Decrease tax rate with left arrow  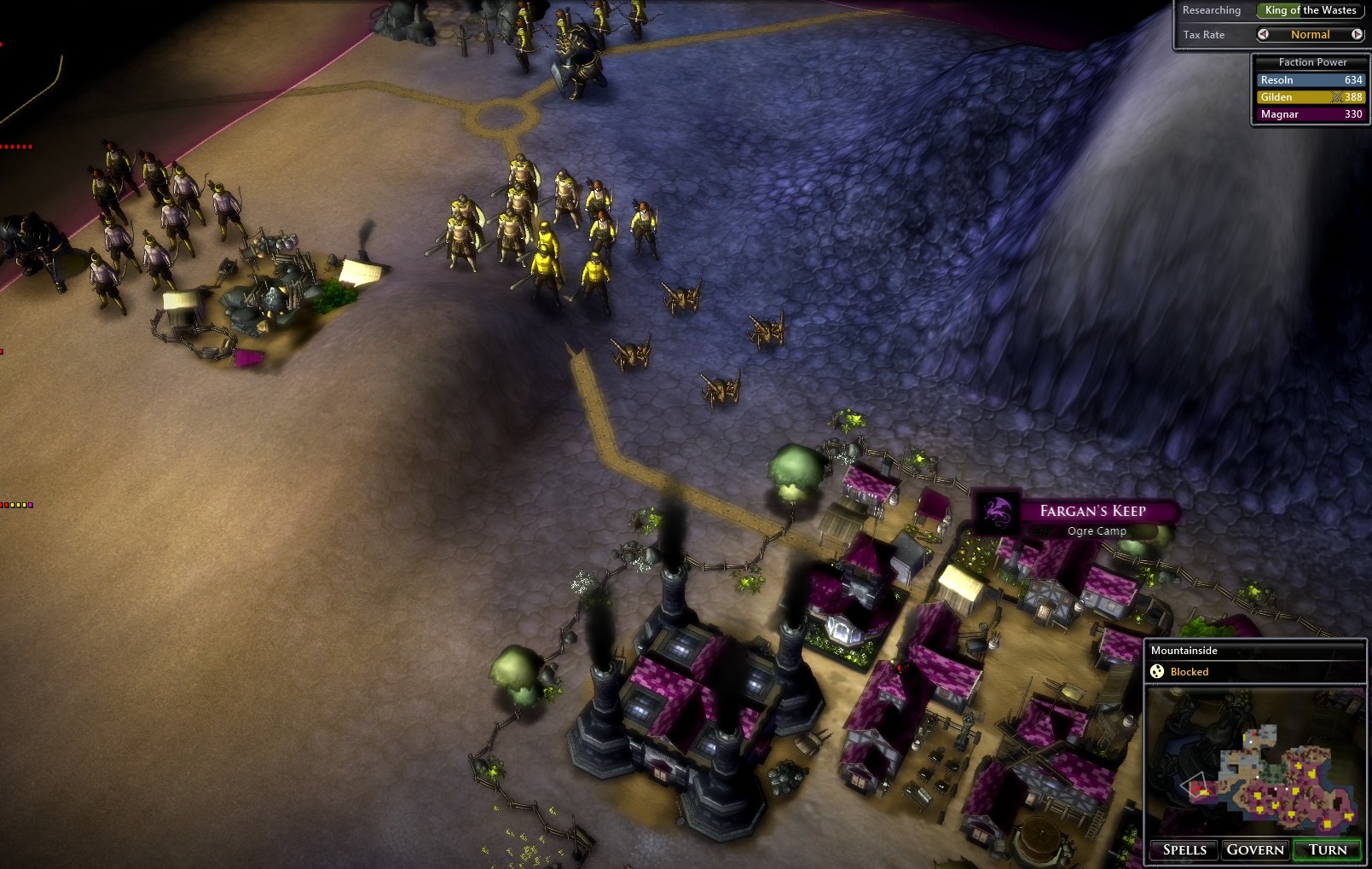coord(1264,35)
